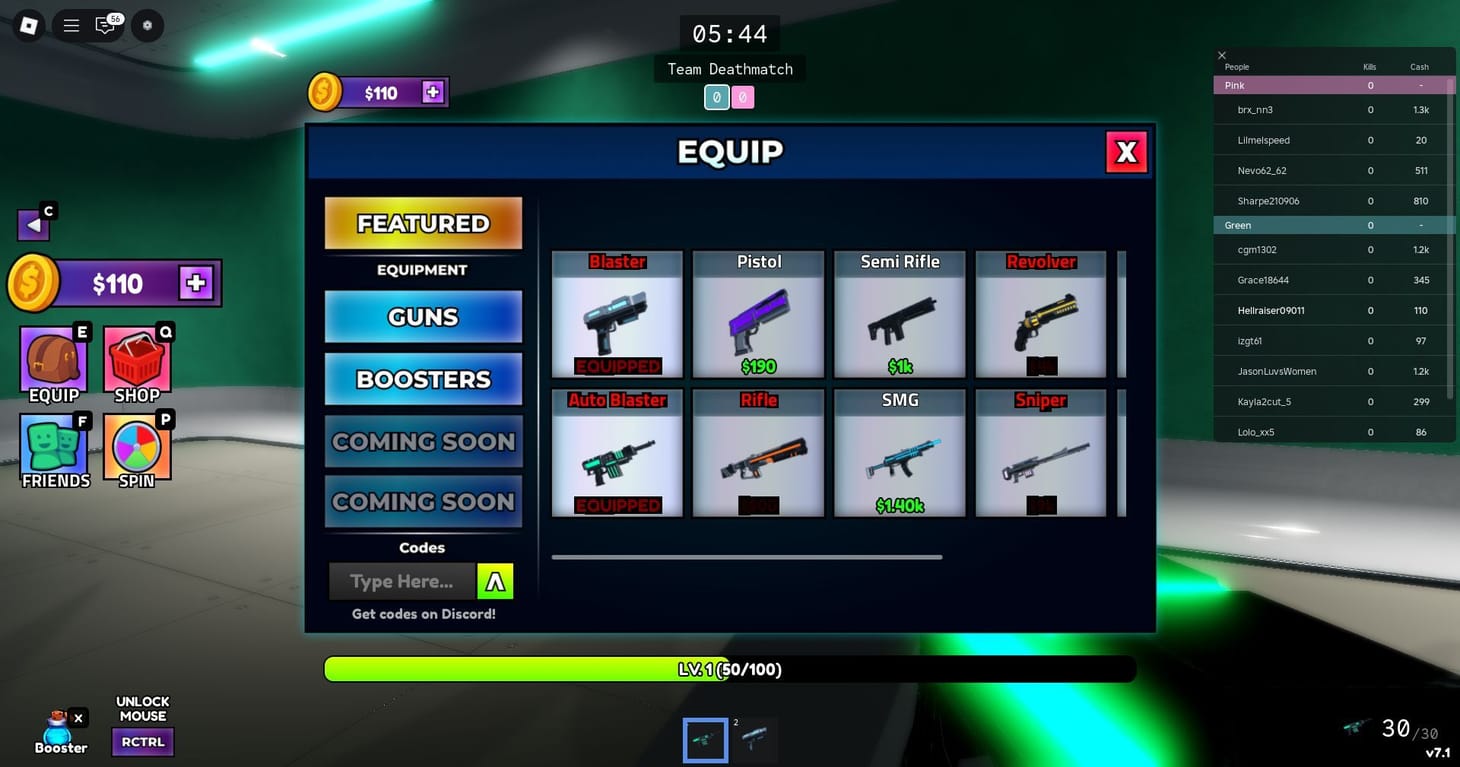Click the LV. 1 experience progress bar
1460x767 pixels.
coord(729,669)
